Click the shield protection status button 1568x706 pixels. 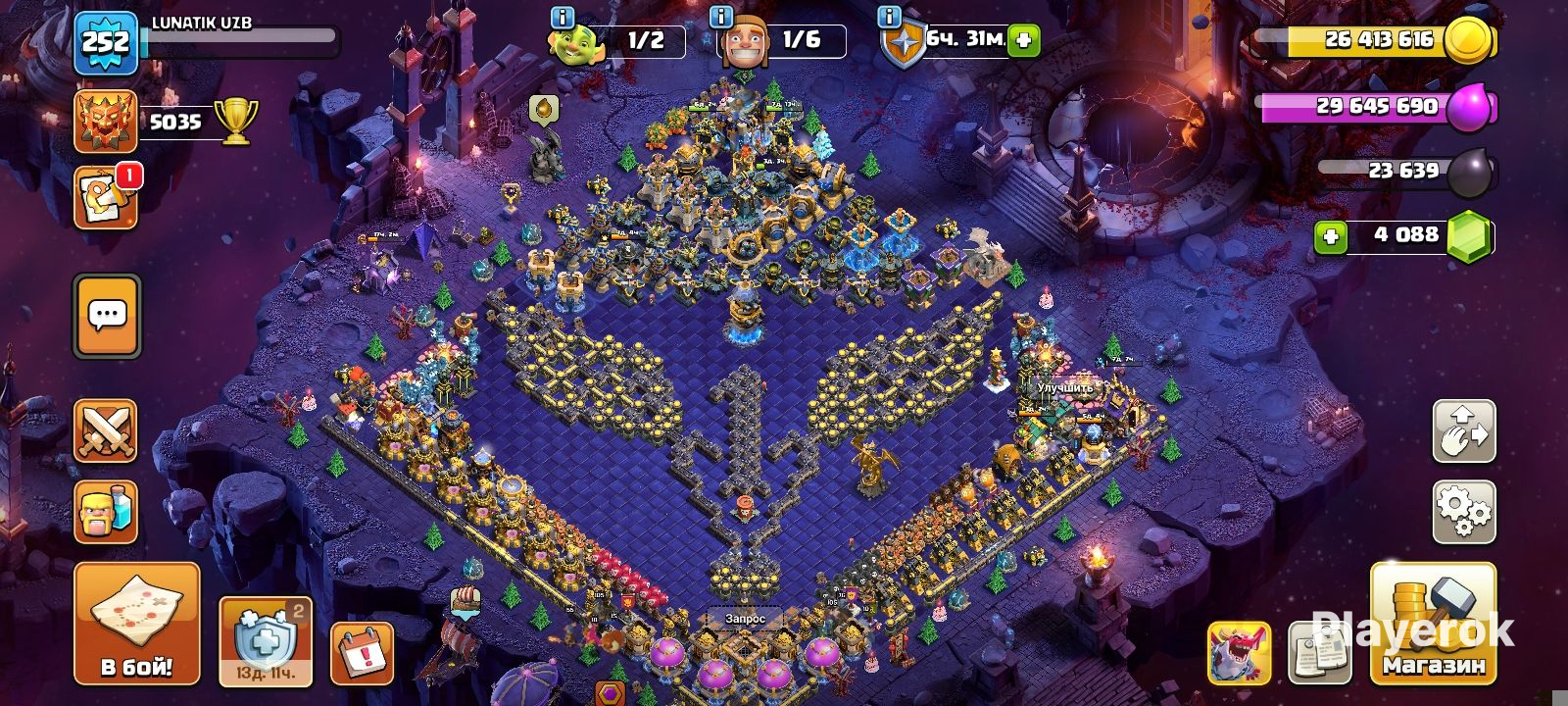[x=265, y=641]
